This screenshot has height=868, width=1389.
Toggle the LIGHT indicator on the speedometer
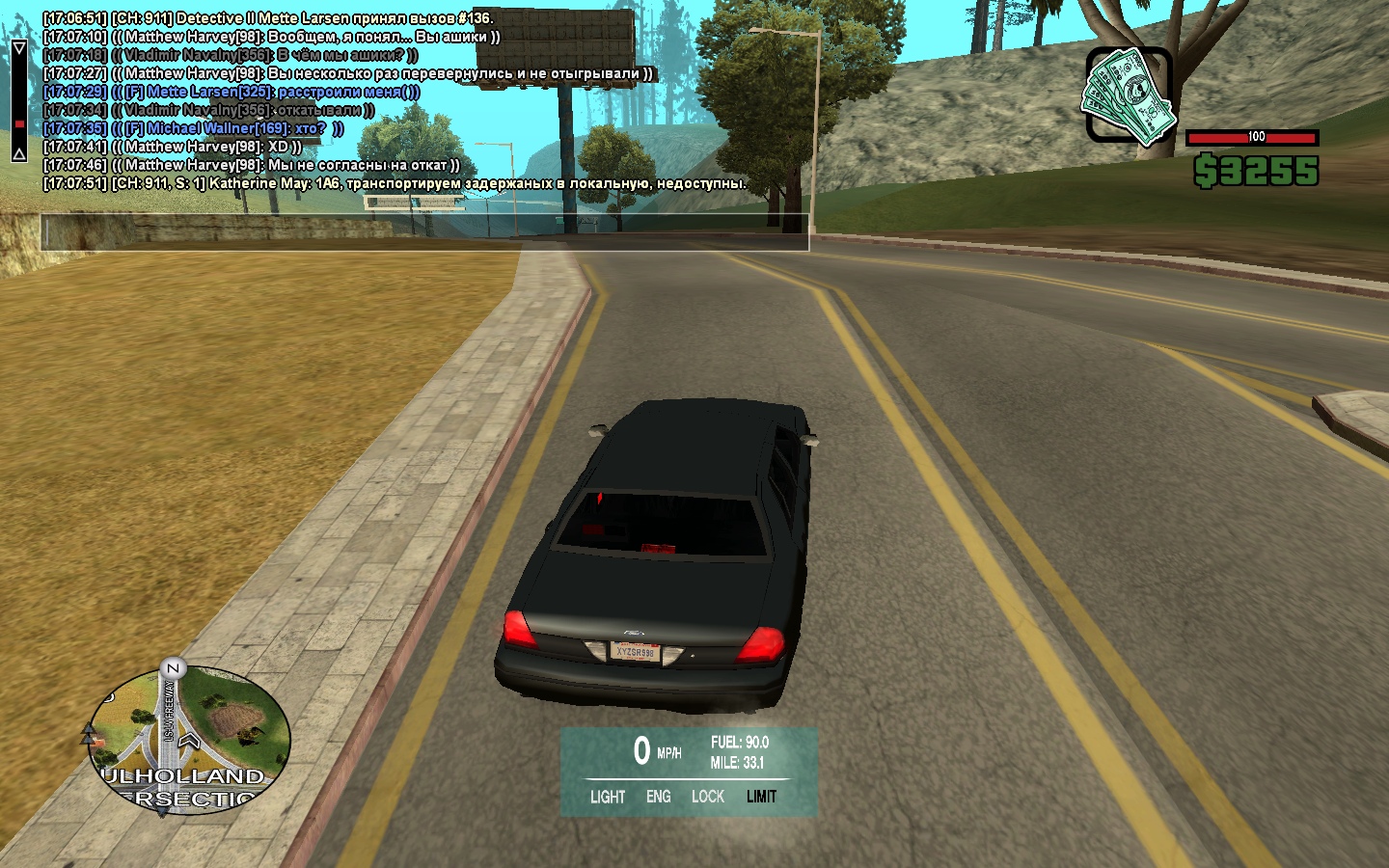[608, 797]
